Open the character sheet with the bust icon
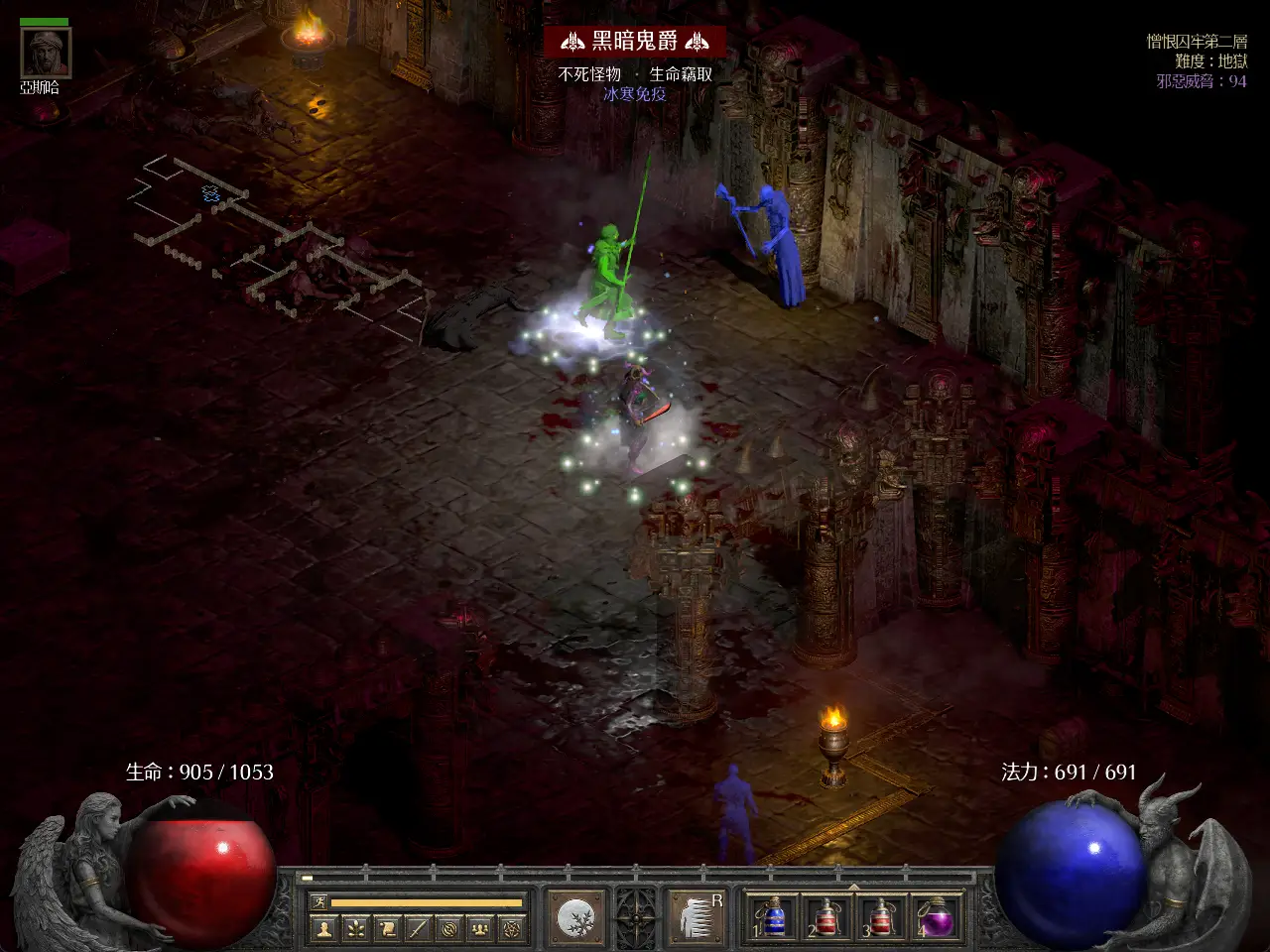Image resolution: width=1270 pixels, height=952 pixels. click(322, 929)
